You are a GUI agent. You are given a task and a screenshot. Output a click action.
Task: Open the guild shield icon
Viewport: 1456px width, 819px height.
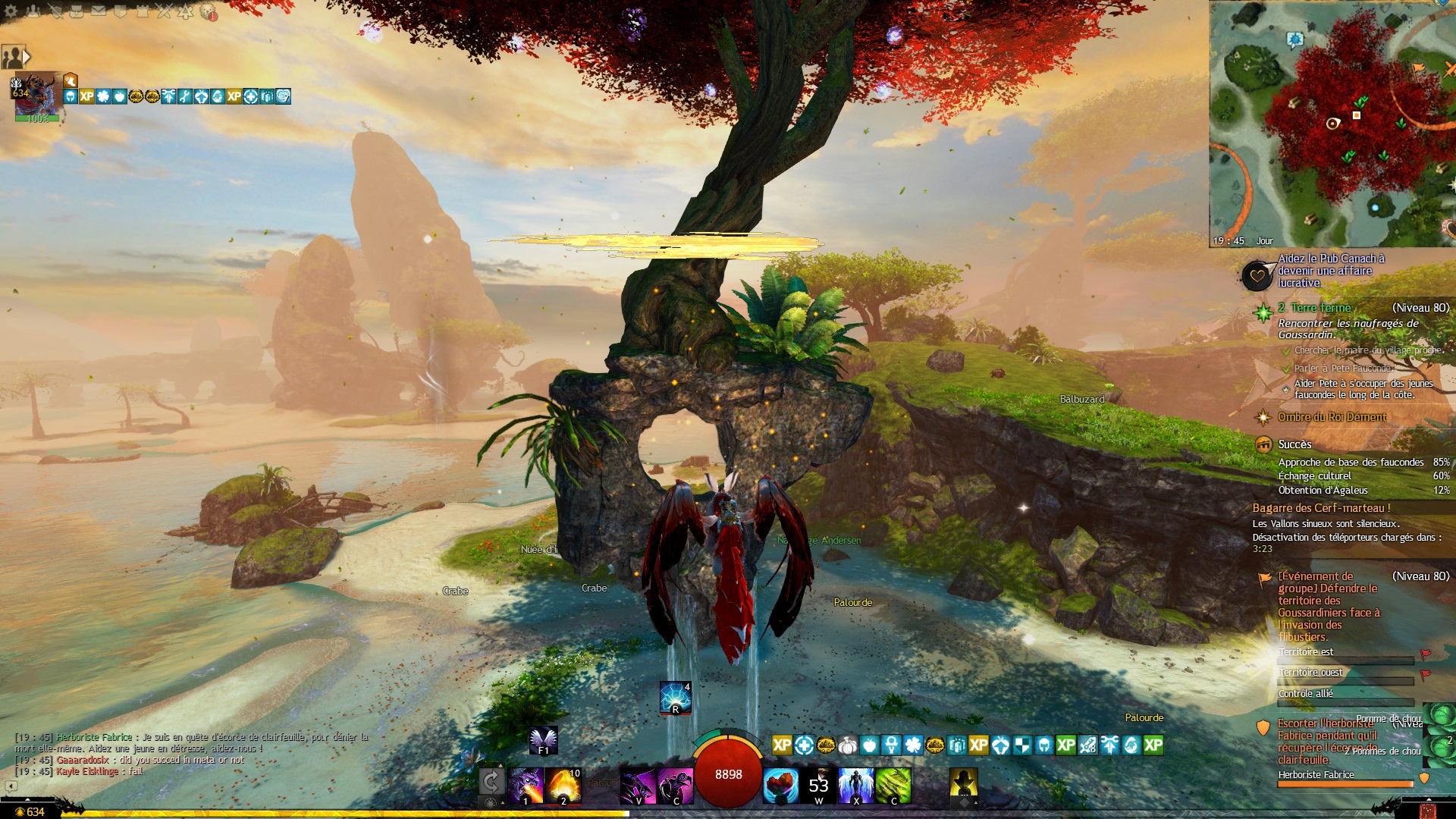(120, 11)
